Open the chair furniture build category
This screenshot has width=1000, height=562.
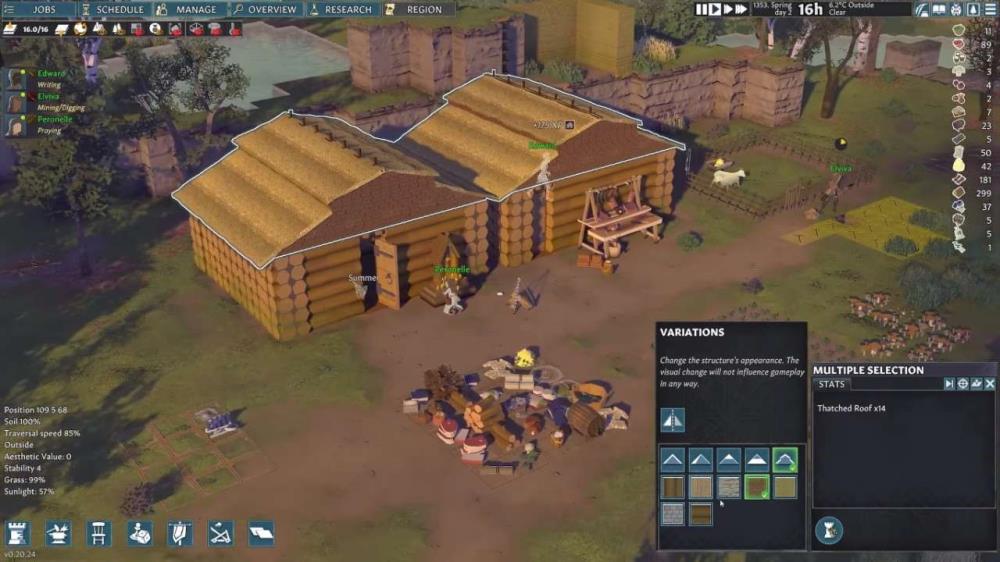tap(99, 533)
